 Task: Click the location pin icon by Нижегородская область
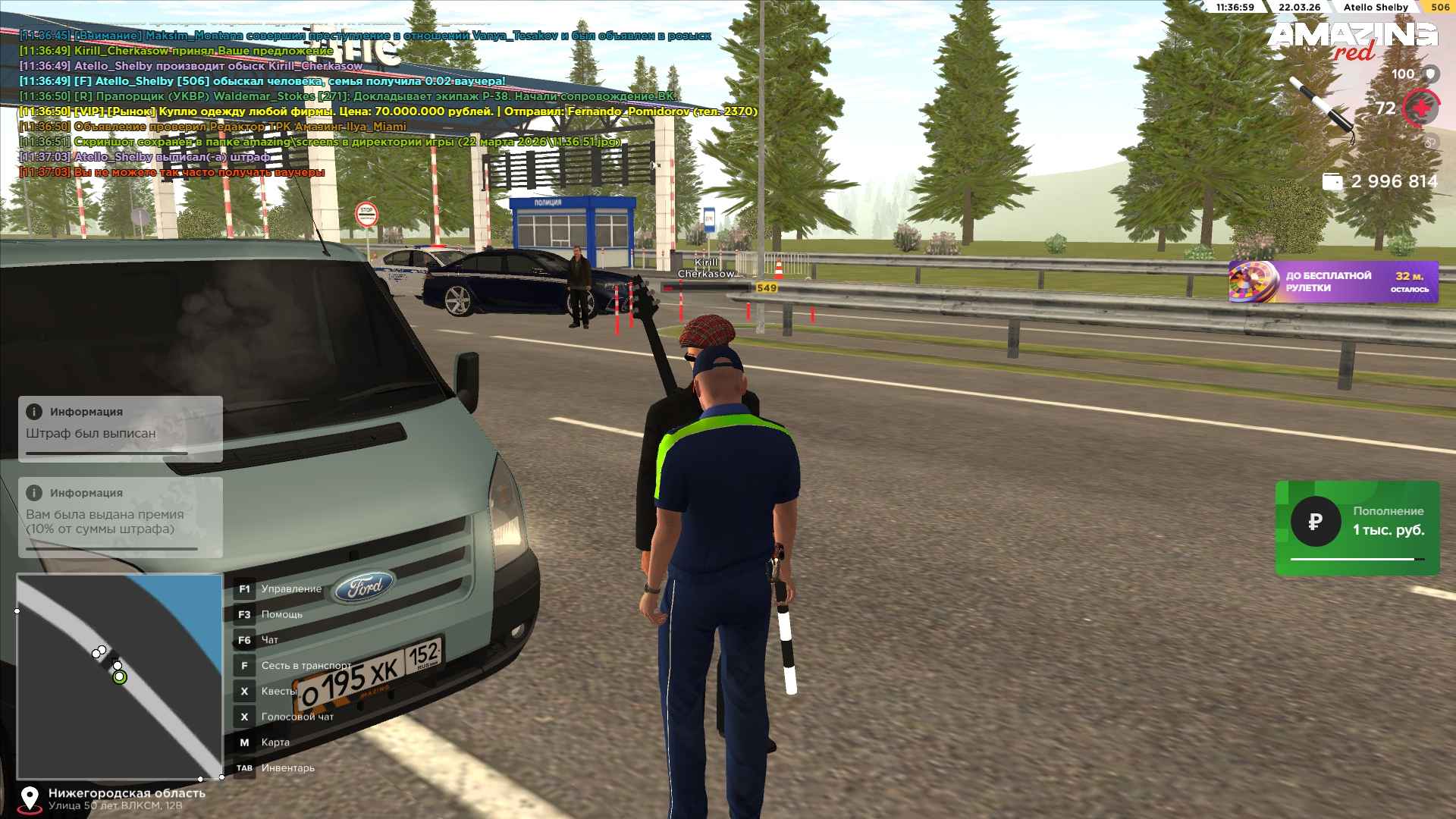click(x=30, y=798)
